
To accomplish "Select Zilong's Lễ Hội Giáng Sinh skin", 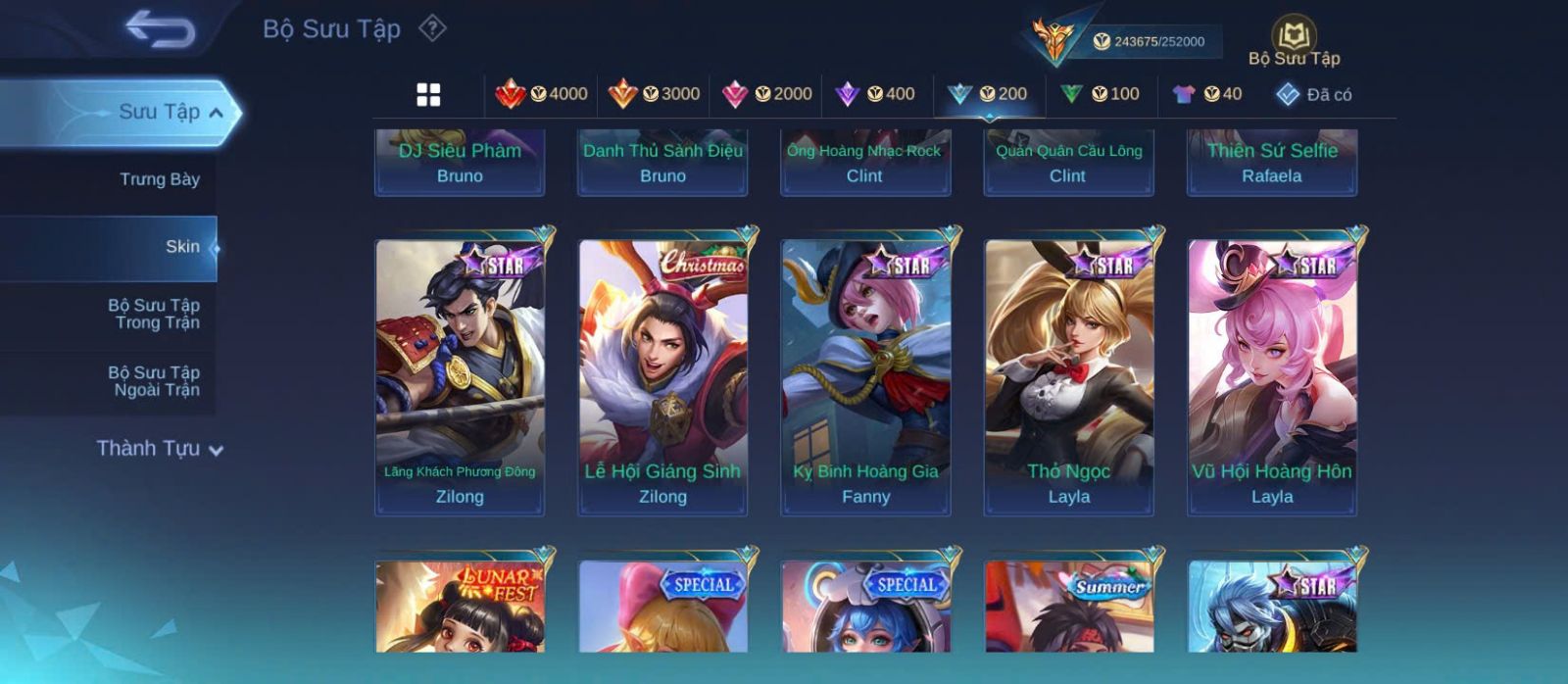I will 662,377.
